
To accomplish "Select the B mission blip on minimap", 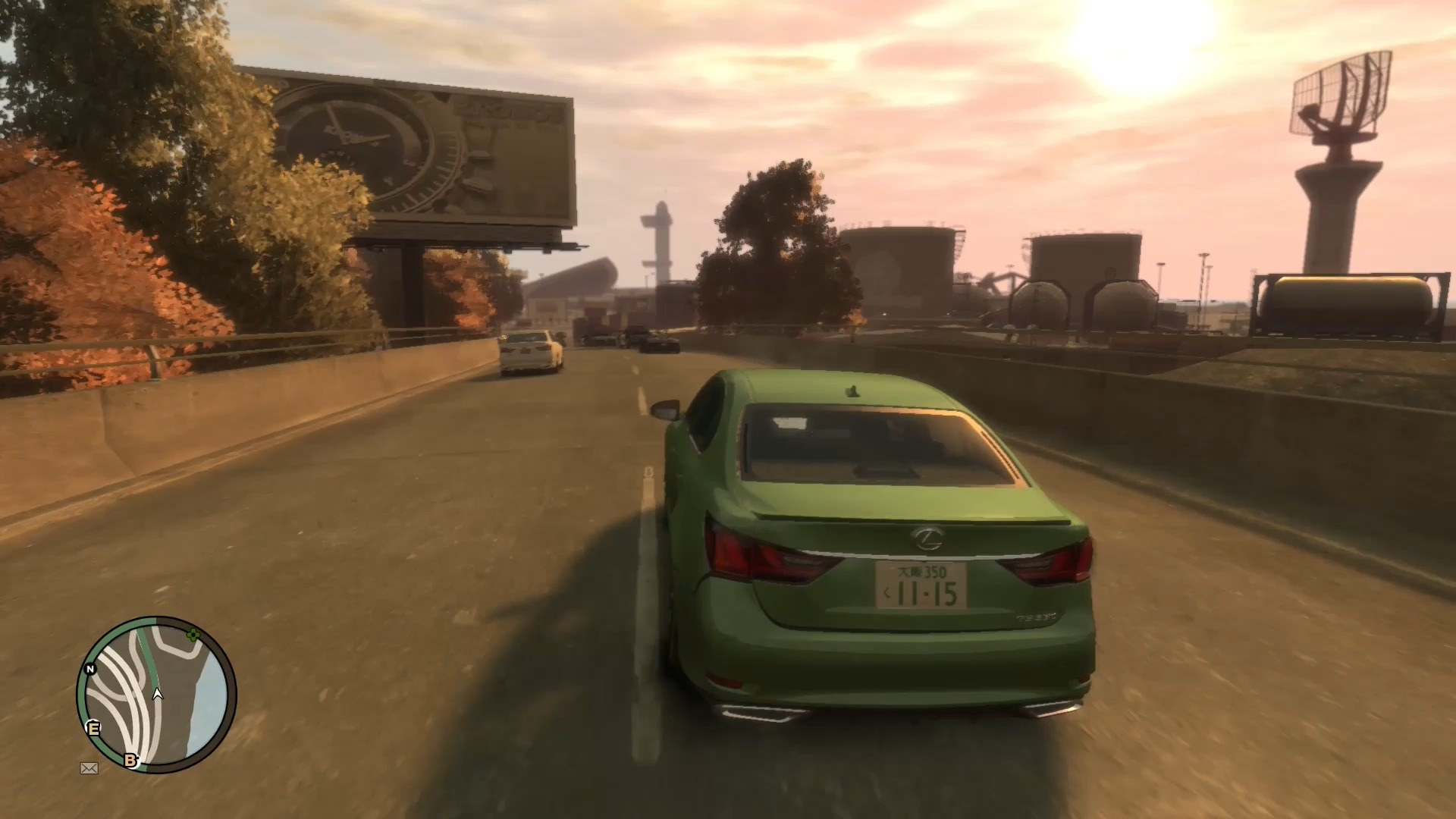I will (x=131, y=760).
